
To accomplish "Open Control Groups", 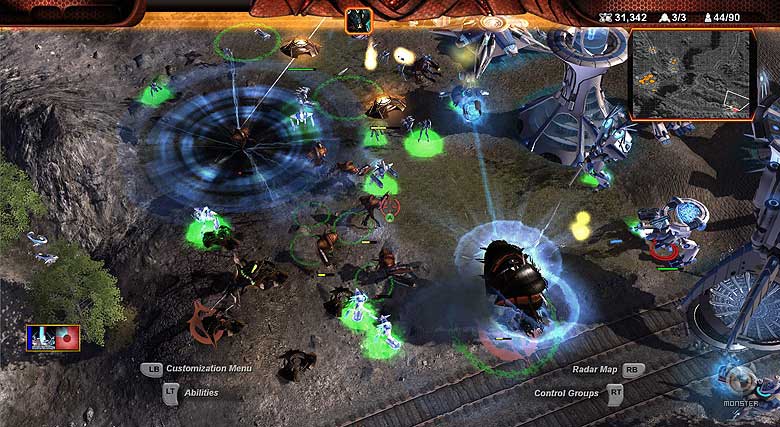I will pos(566,393).
